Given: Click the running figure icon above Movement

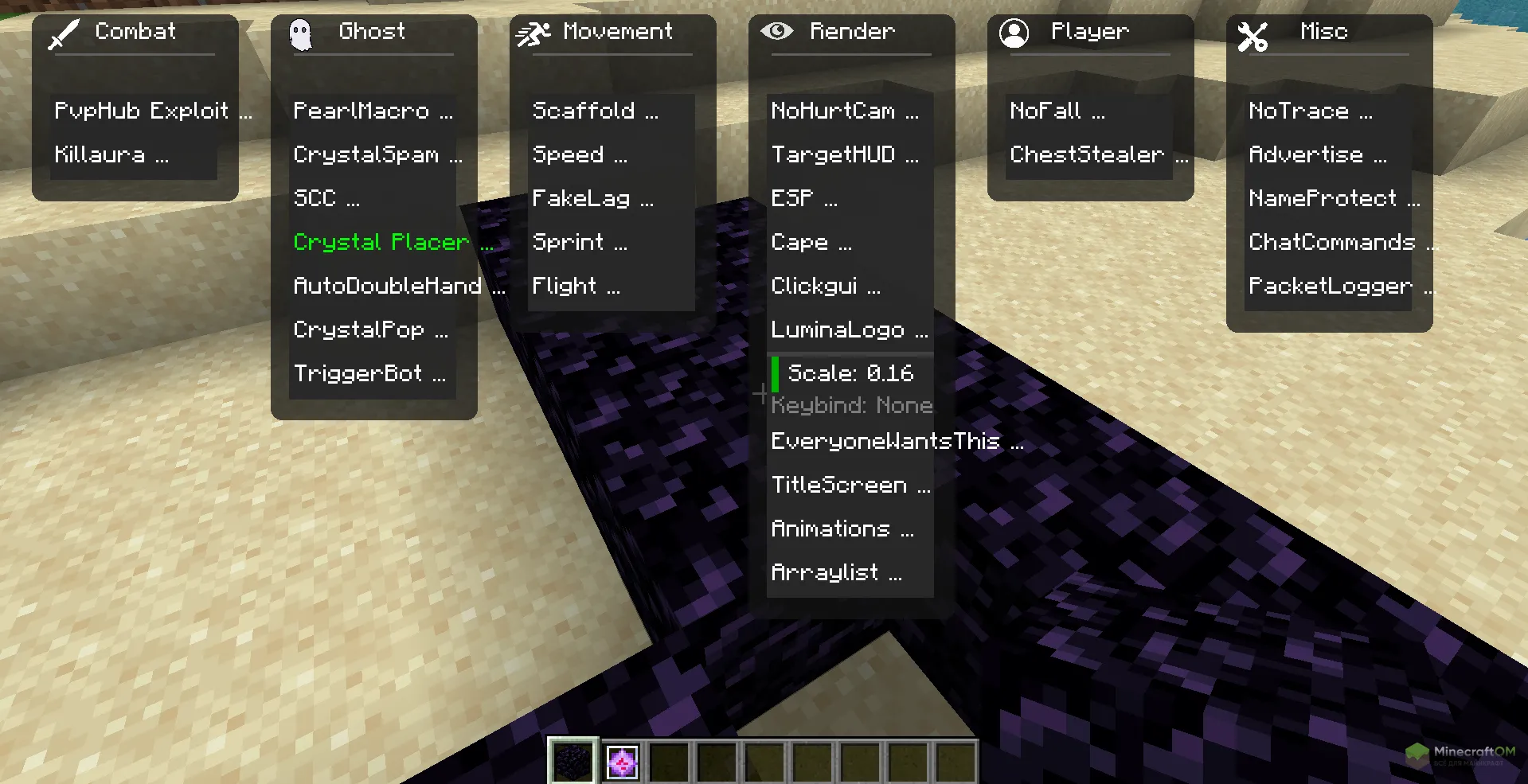Looking at the screenshot, I should 533,32.
